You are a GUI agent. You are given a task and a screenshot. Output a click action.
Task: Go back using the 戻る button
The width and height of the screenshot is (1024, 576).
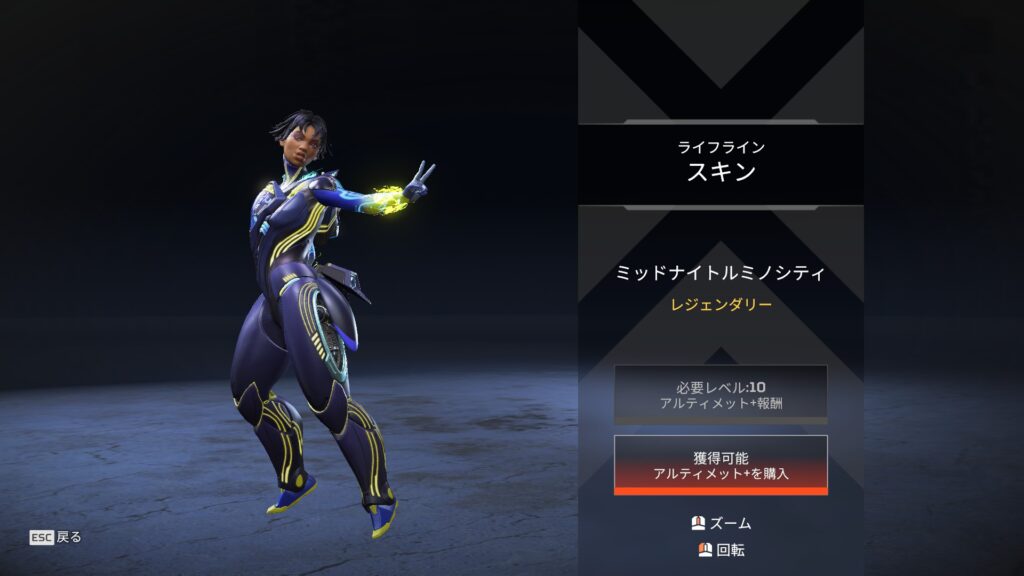click(x=56, y=537)
